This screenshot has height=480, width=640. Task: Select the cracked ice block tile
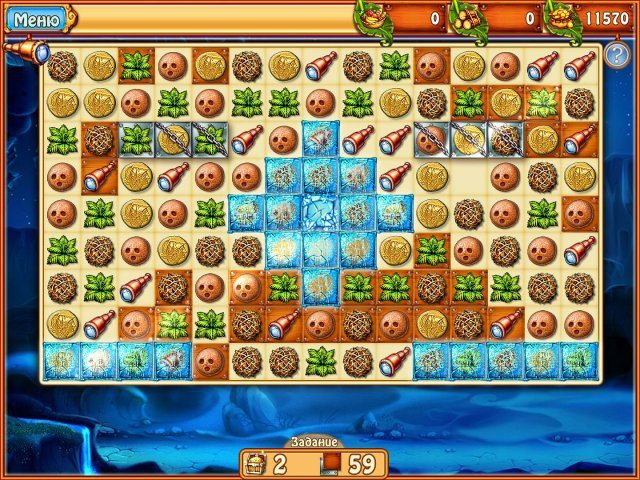pyautogui.click(x=319, y=212)
